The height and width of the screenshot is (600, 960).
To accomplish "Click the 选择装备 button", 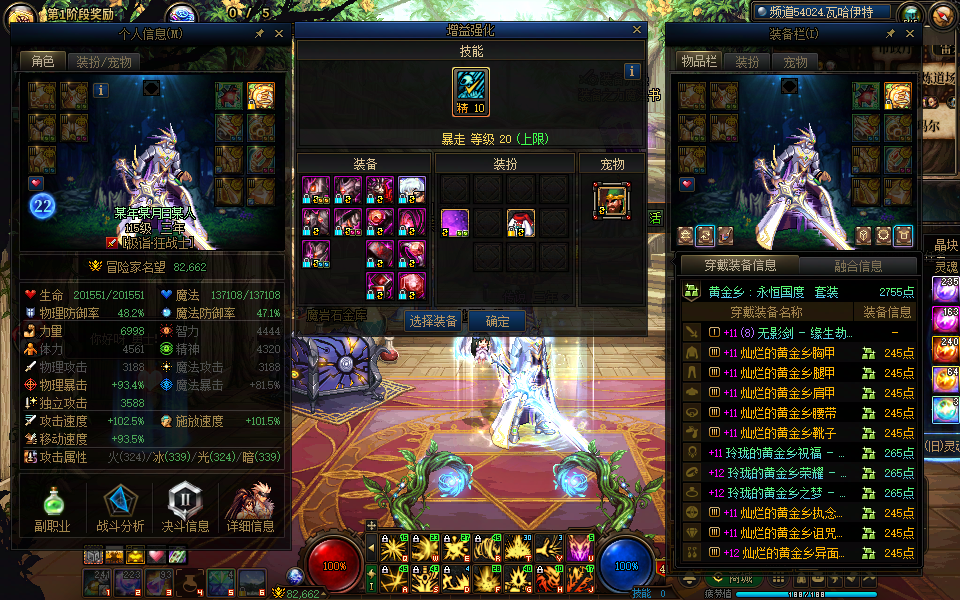I will 433,321.
